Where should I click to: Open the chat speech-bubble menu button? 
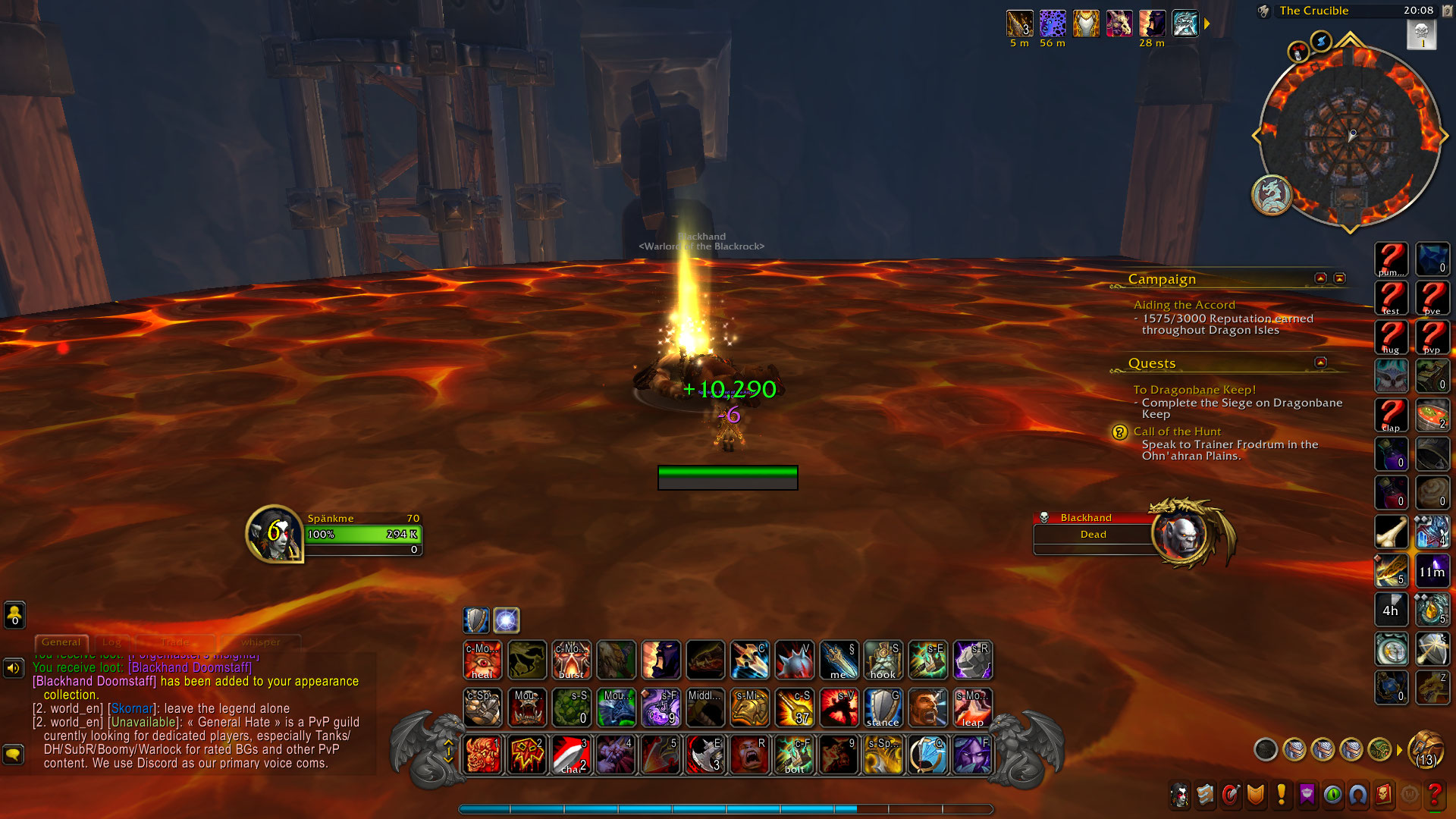(13, 755)
